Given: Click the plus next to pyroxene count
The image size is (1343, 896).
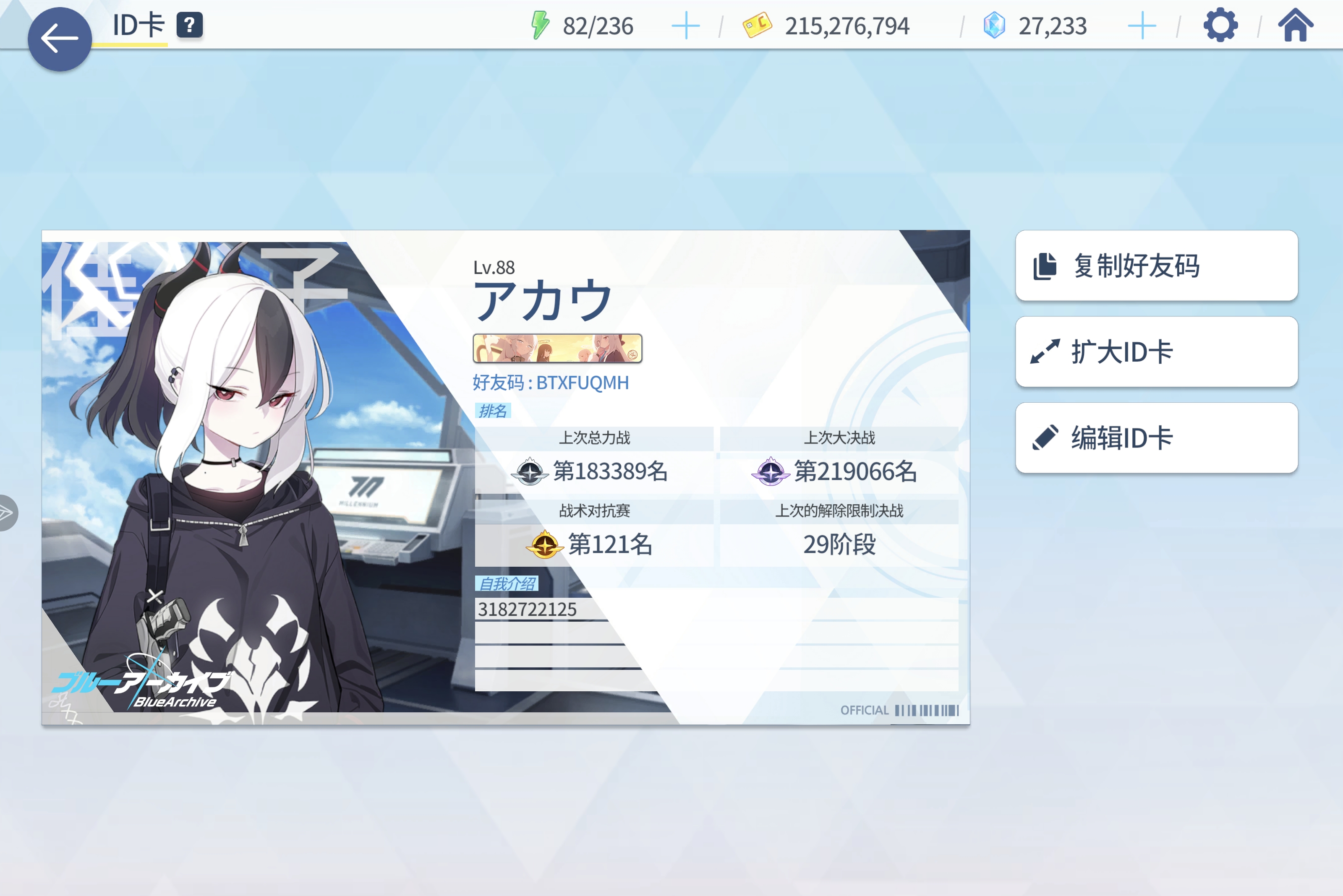Looking at the screenshot, I should tap(1142, 25).
